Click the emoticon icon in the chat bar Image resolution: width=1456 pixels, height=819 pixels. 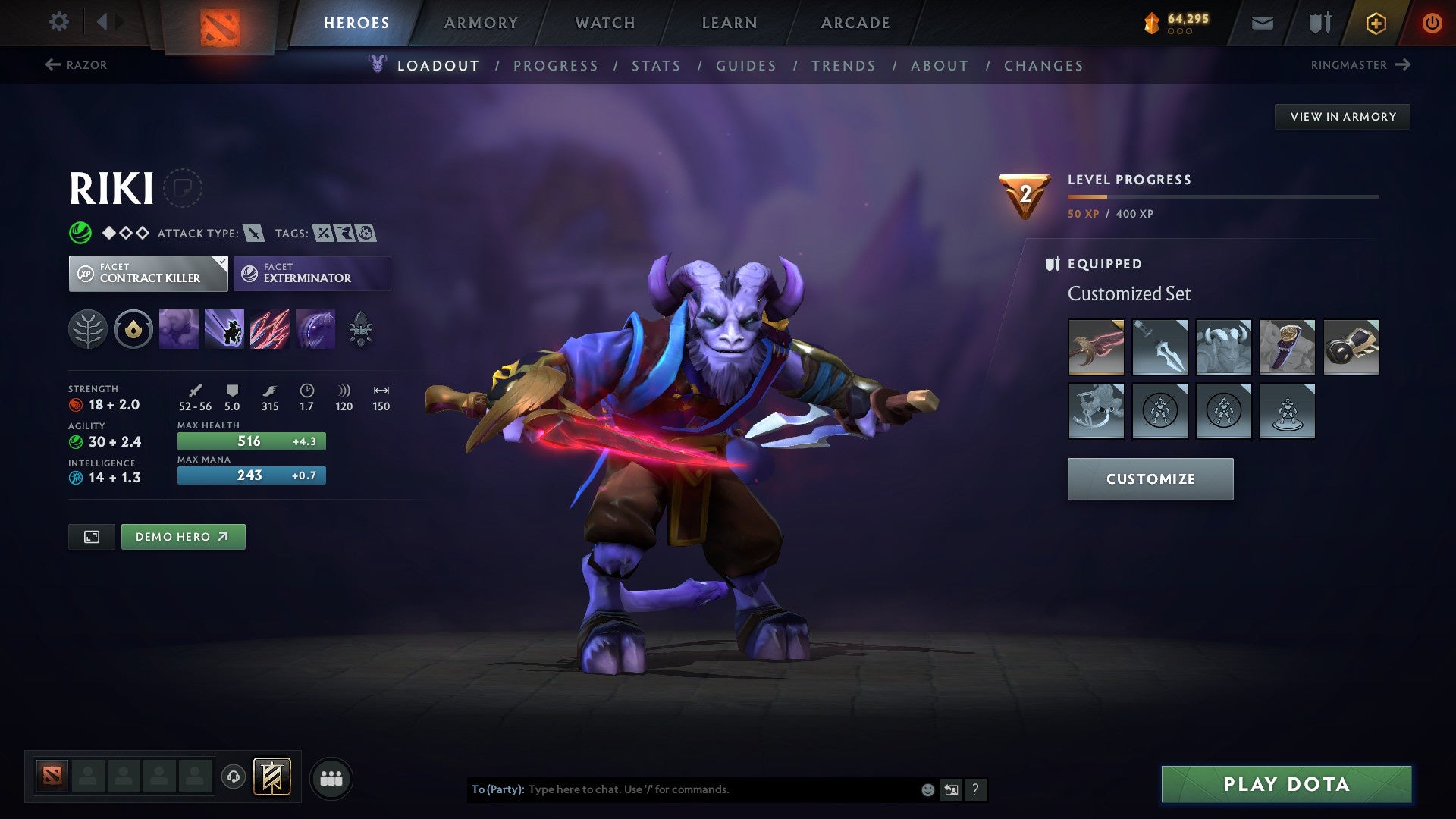coord(927,789)
